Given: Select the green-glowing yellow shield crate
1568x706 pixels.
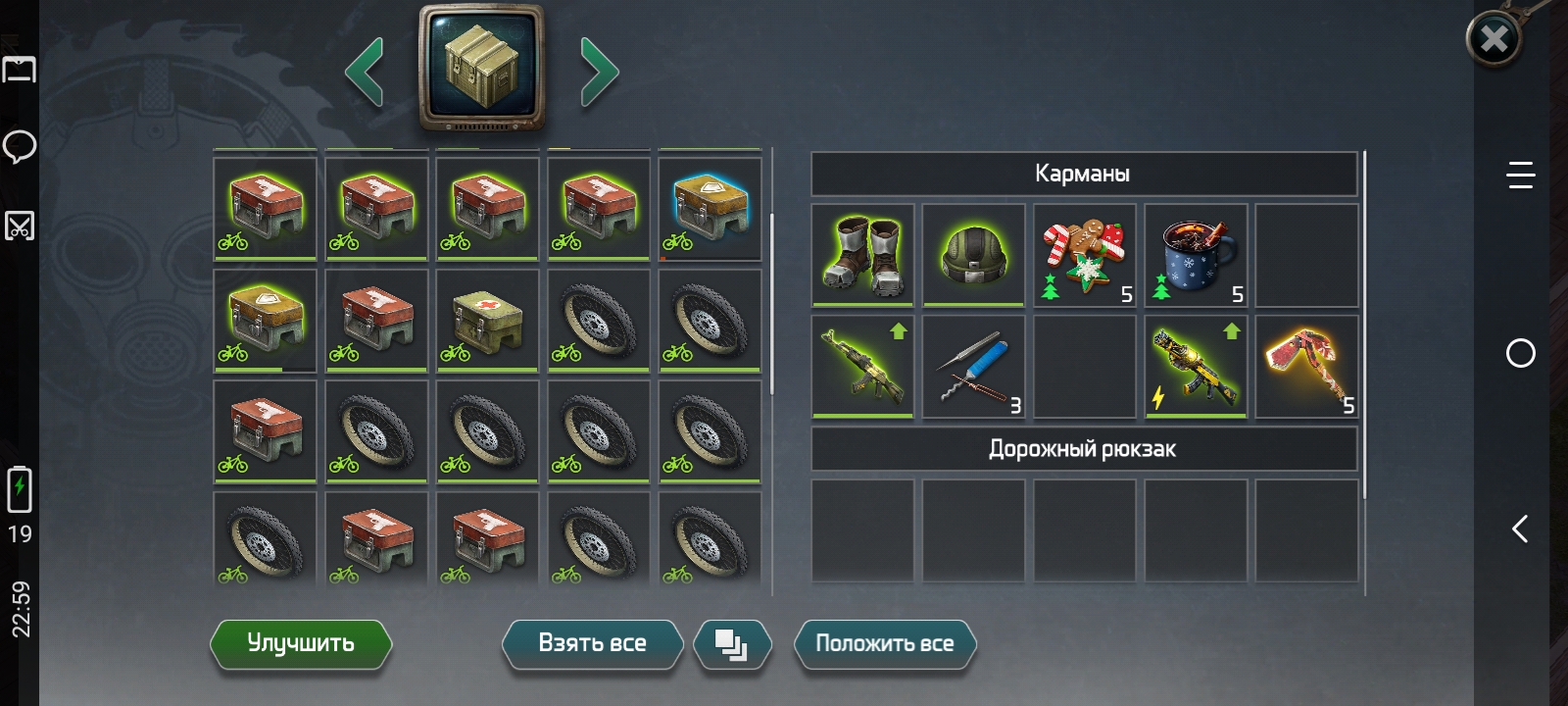Looking at the screenshot, I should point(265,321).
